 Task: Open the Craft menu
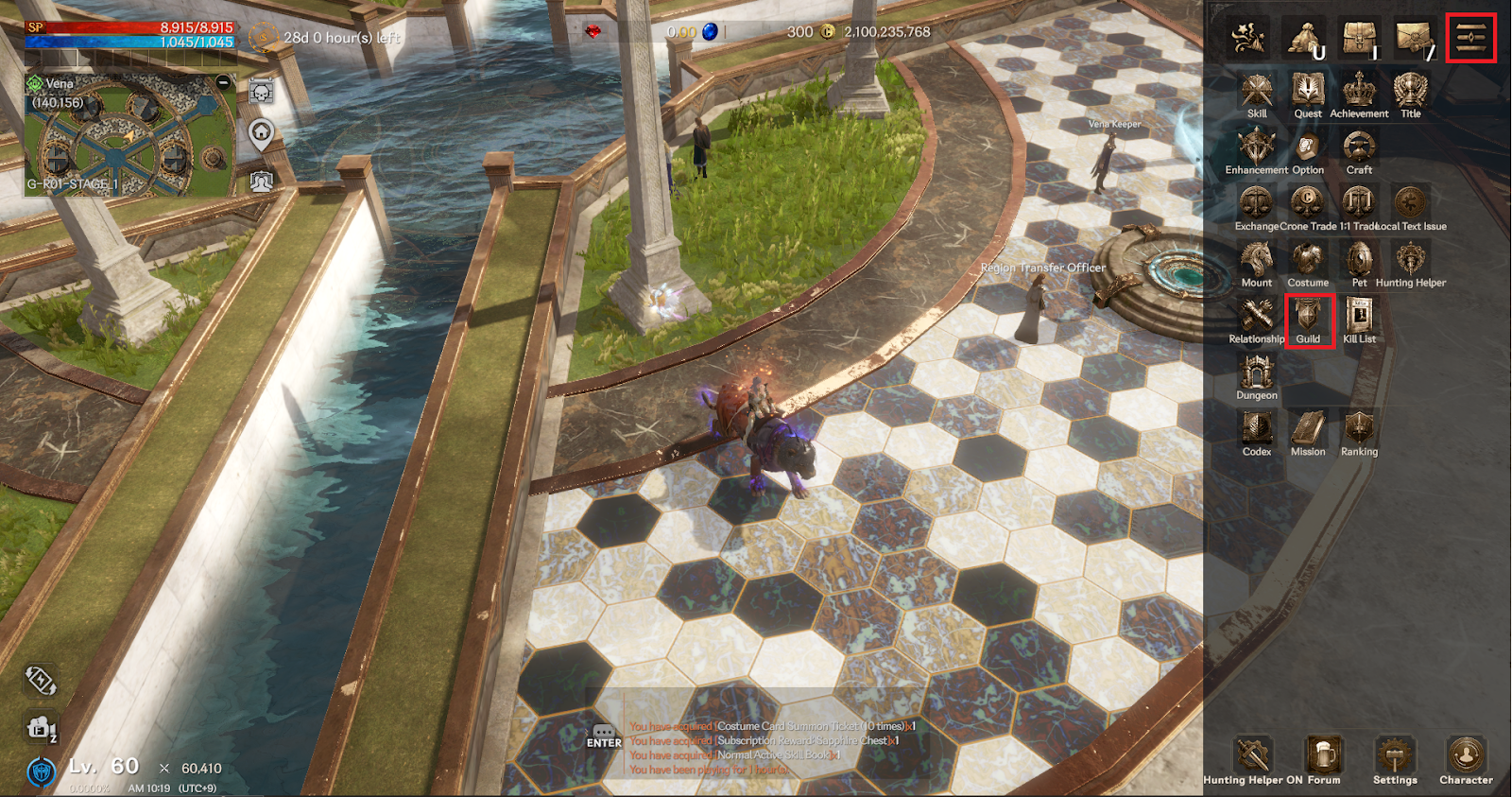click(x=1359, y=150)
